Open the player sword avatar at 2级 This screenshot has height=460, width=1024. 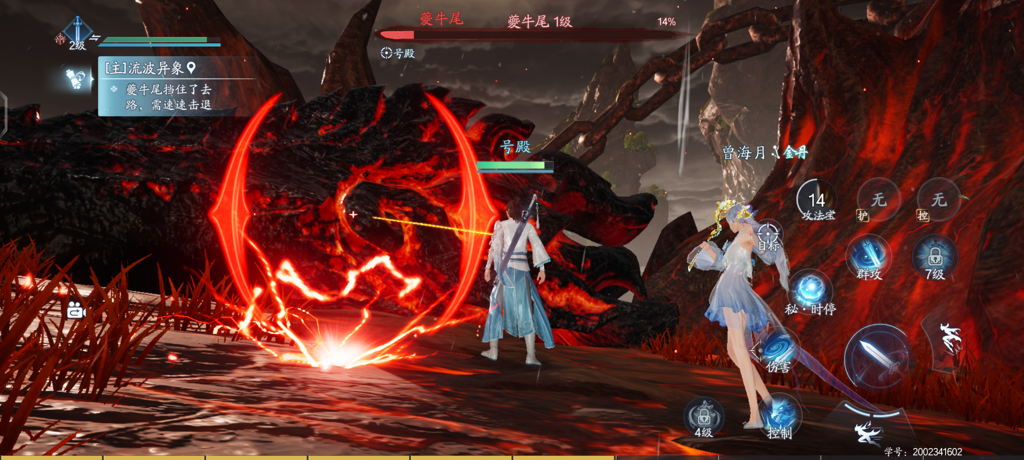pyautogui.click(x=77, y=32)
